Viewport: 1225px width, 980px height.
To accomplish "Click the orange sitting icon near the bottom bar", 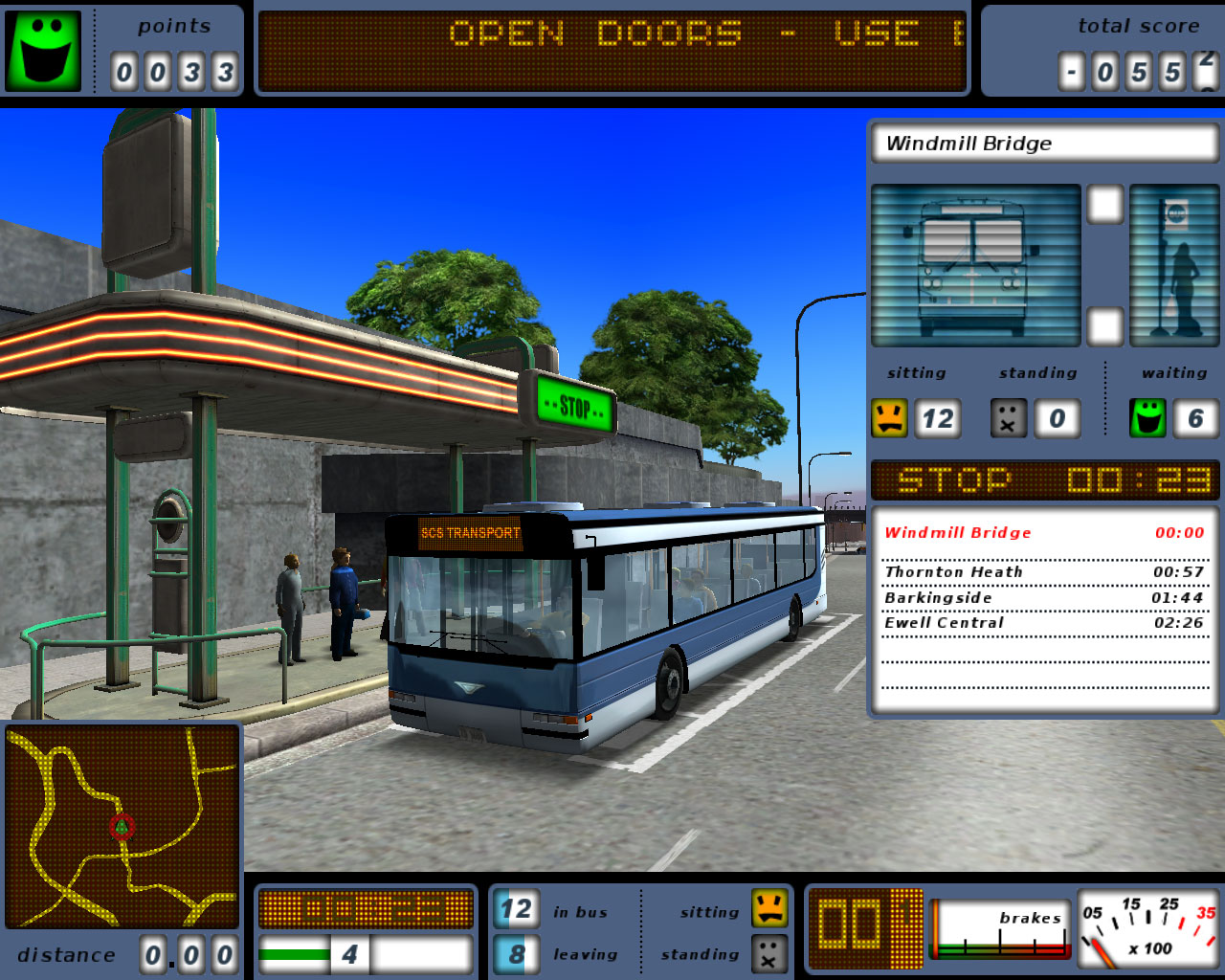I will tap(771, 910).
